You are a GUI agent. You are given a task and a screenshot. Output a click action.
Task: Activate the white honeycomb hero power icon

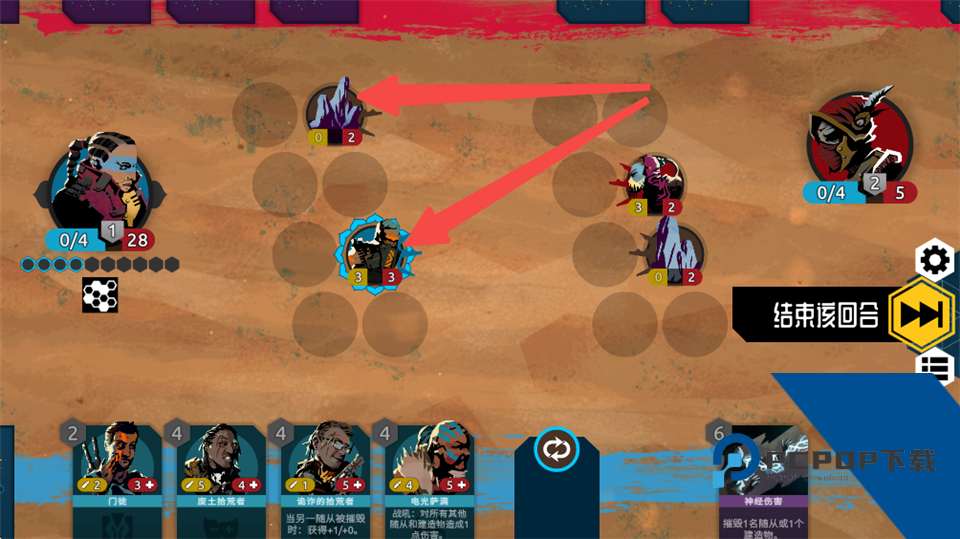100,294
